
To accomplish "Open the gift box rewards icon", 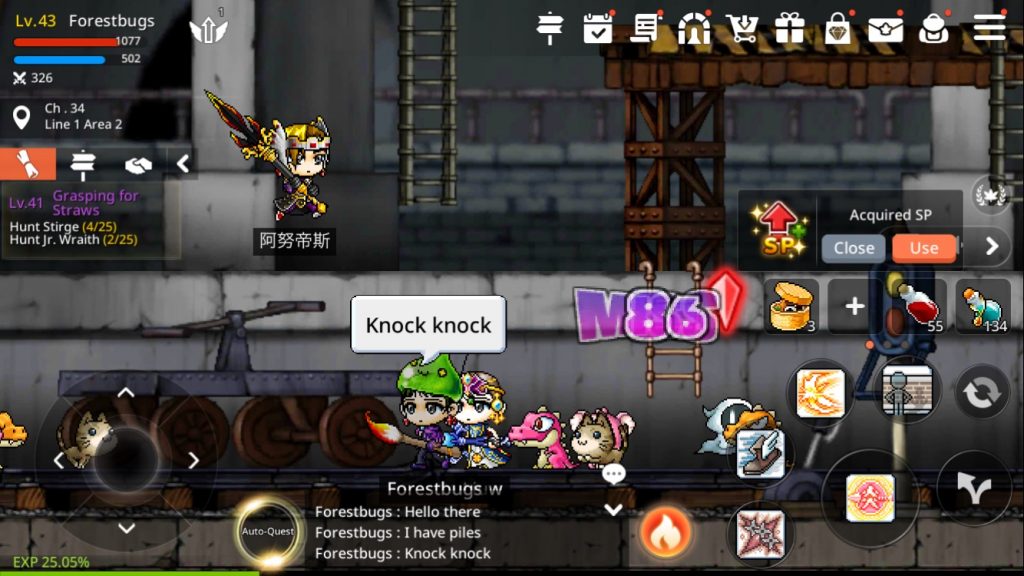I will coord(790,28).
